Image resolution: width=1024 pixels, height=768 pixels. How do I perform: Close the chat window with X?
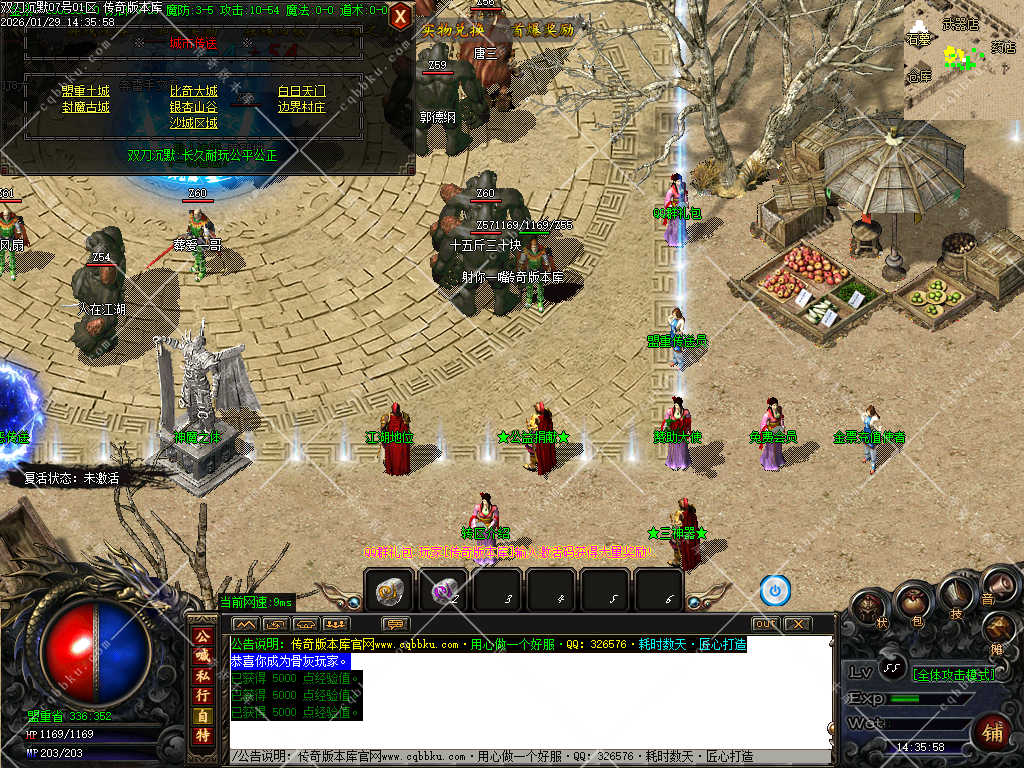pos(797,624)
